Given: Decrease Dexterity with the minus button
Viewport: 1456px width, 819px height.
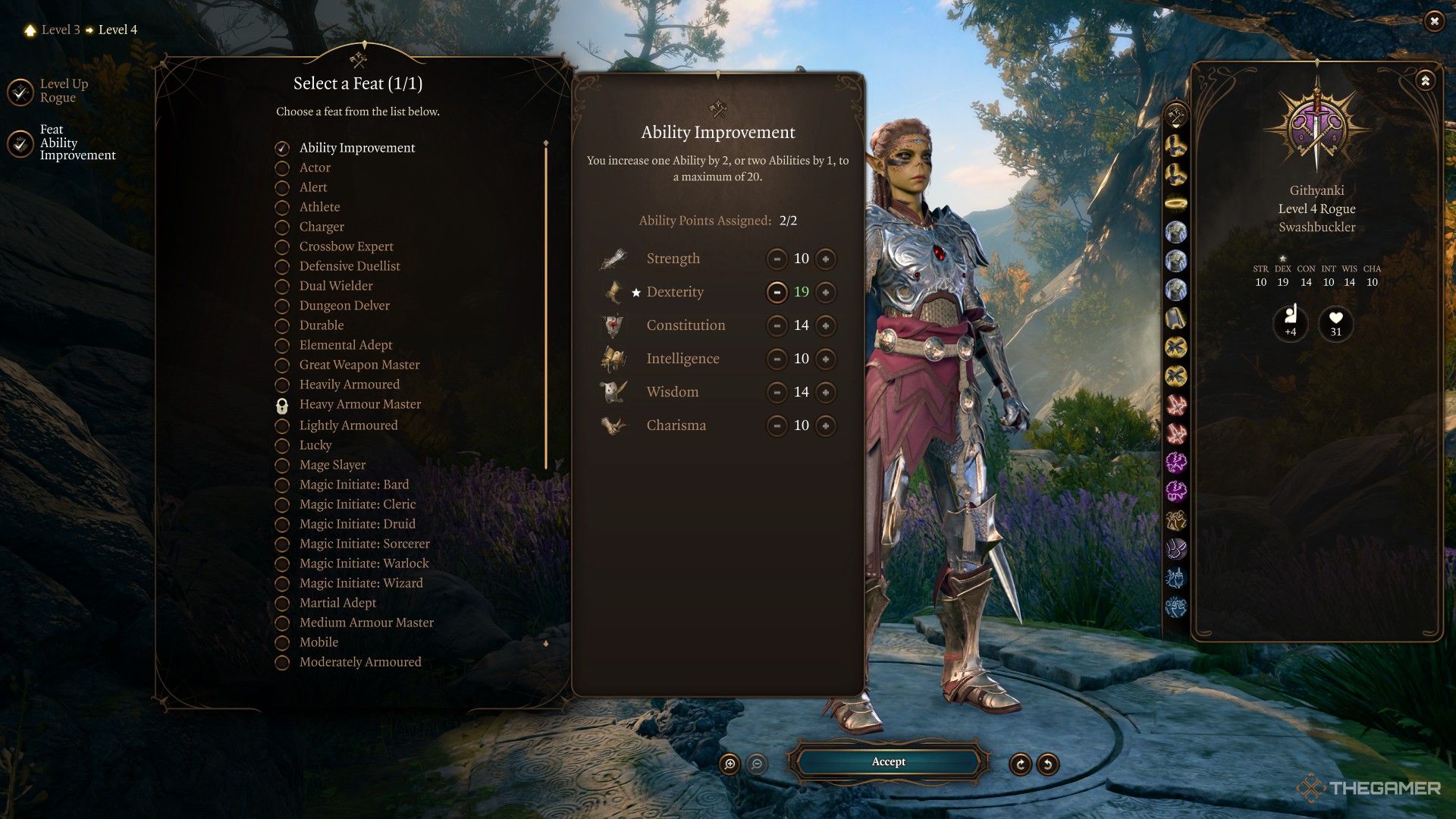Looking at the screenshot, I should 777,293.
